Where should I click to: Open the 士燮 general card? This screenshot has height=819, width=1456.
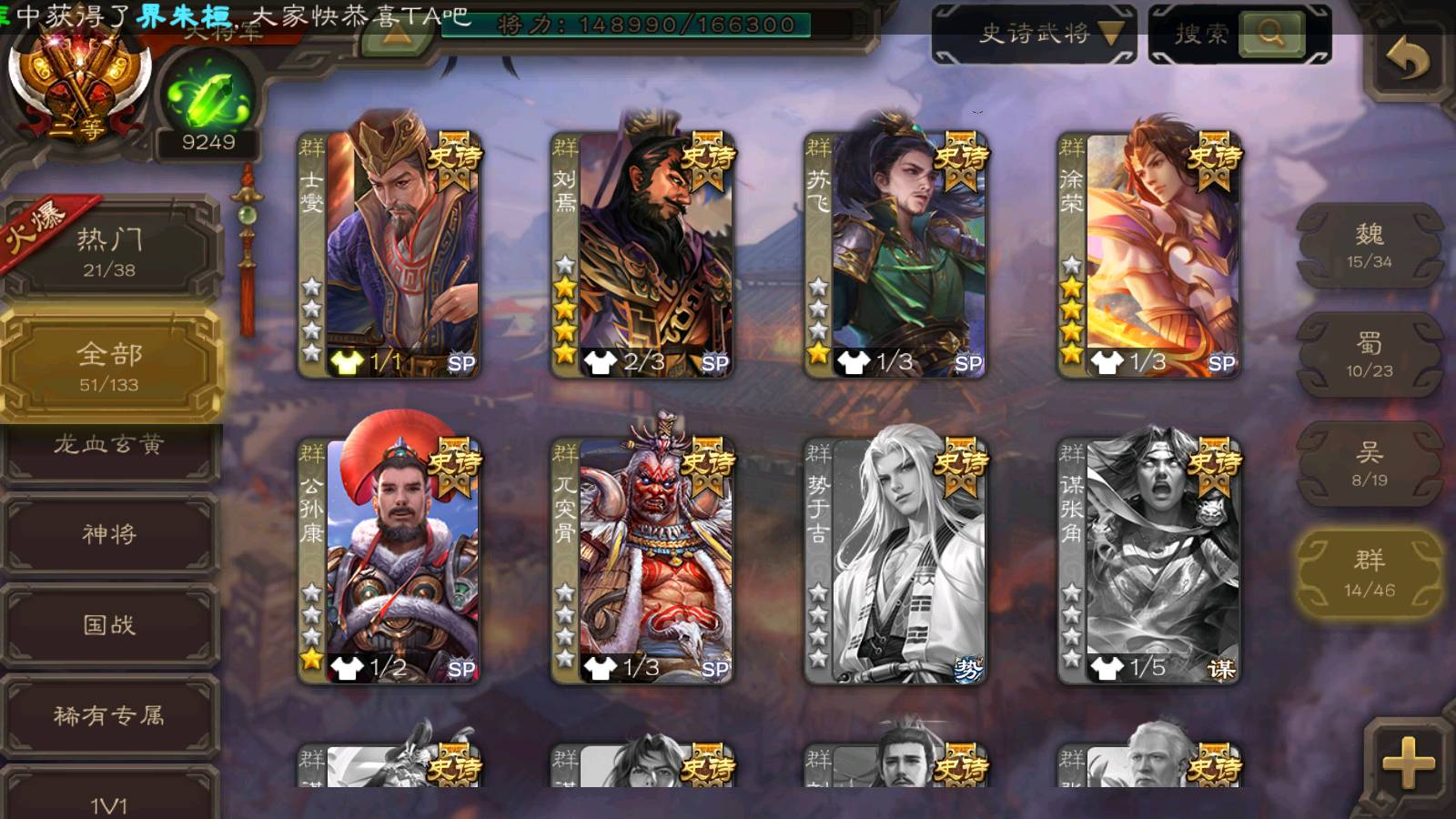pos(389,255)
